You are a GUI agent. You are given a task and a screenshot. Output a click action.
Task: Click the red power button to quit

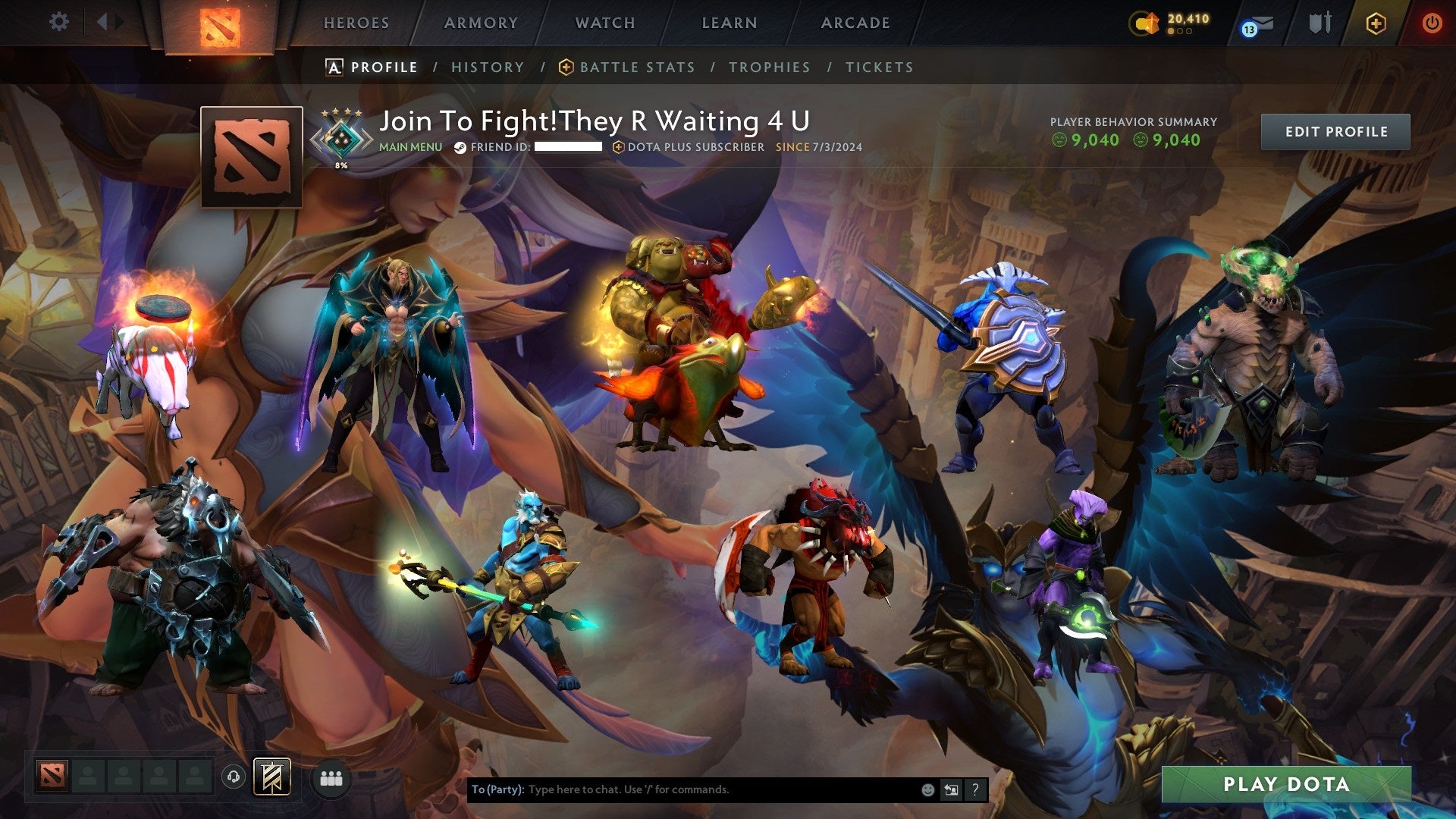tap(1432, 23)
